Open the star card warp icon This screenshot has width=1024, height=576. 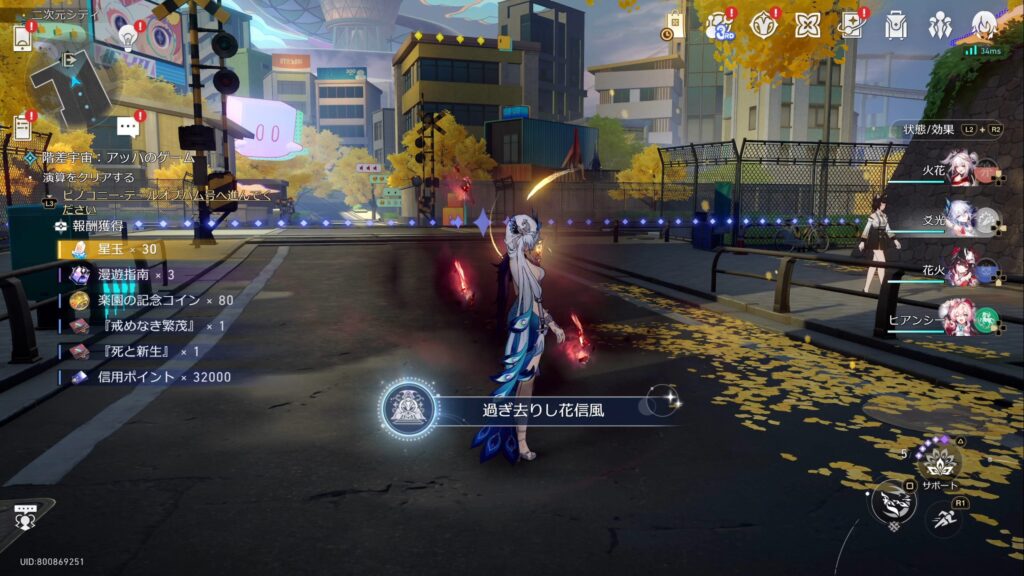coord(852,25)
